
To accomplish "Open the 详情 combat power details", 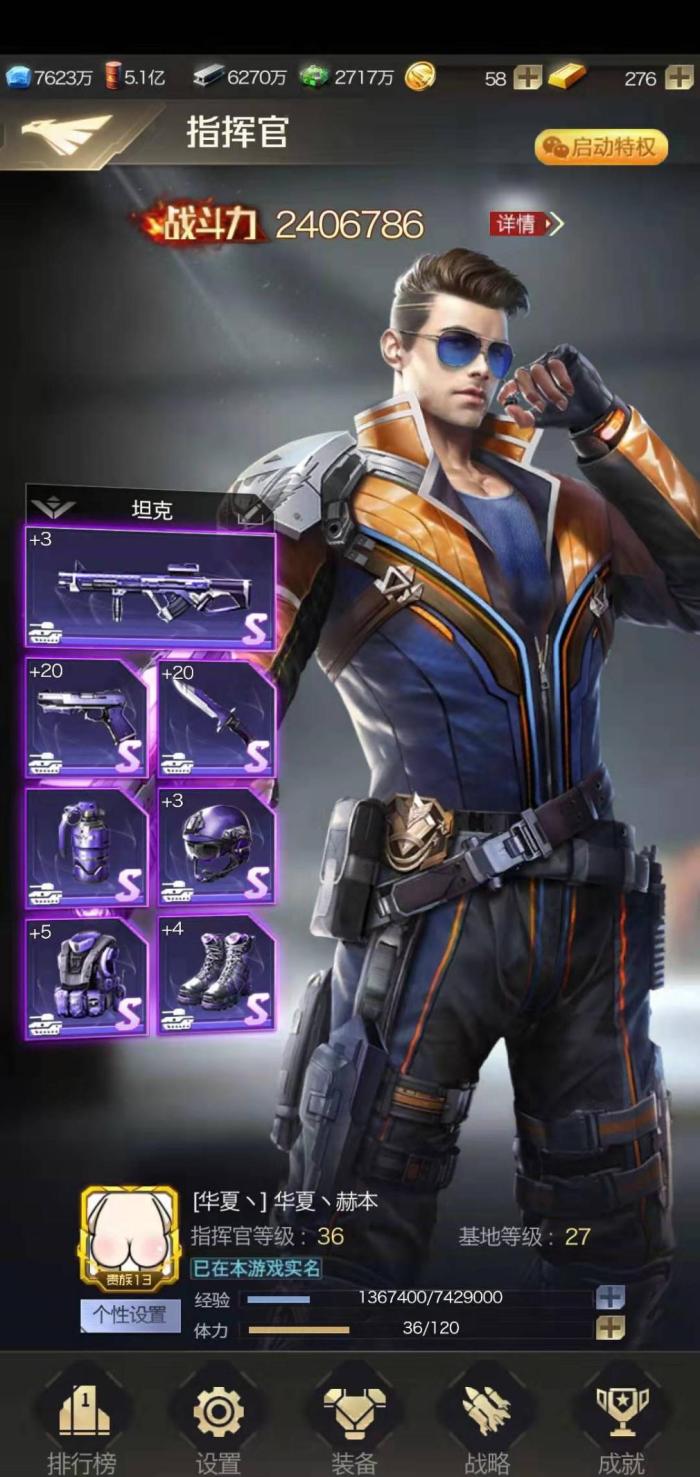I will 526,224.
